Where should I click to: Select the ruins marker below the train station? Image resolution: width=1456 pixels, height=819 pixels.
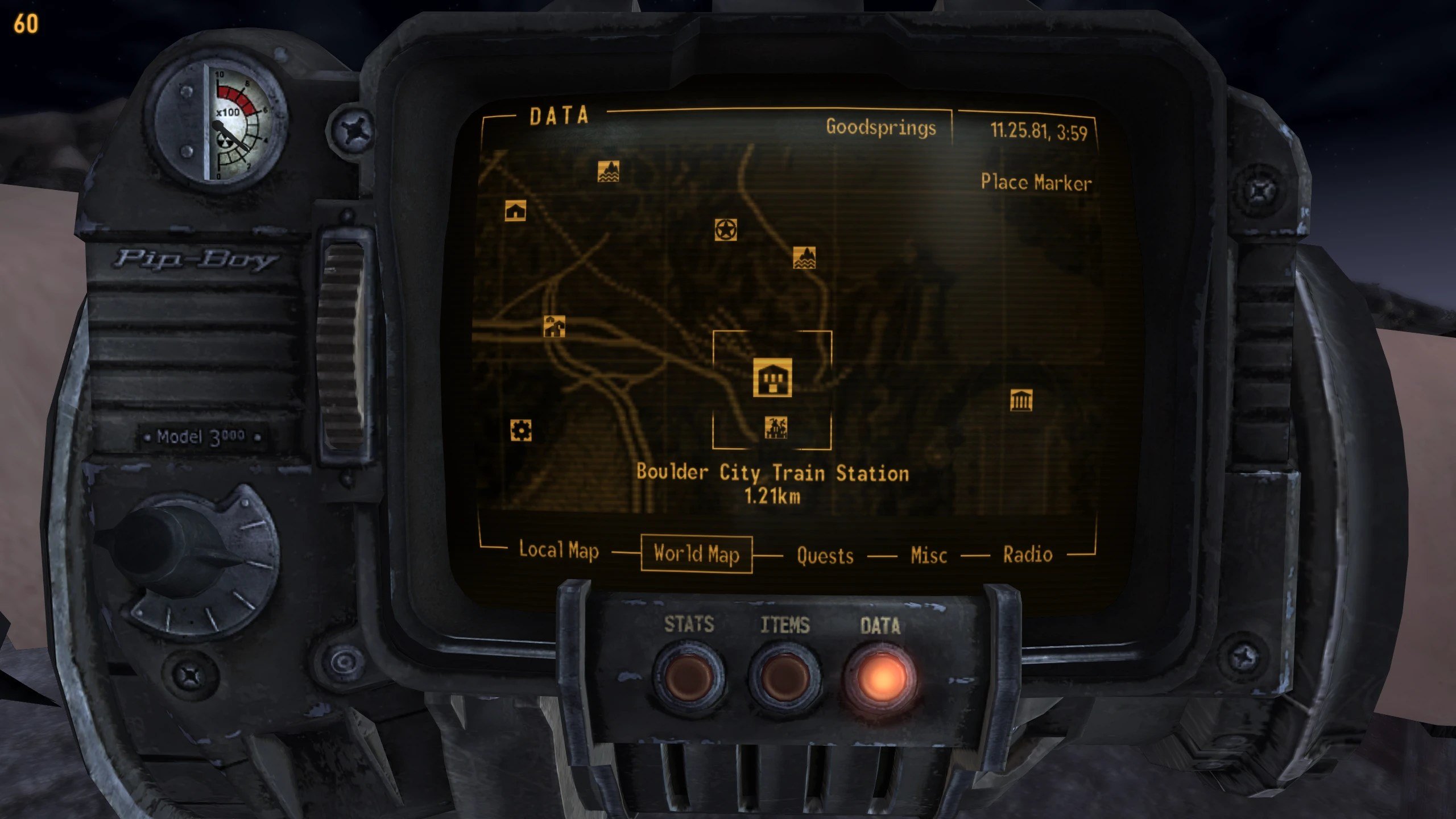(x=776, y=428)
